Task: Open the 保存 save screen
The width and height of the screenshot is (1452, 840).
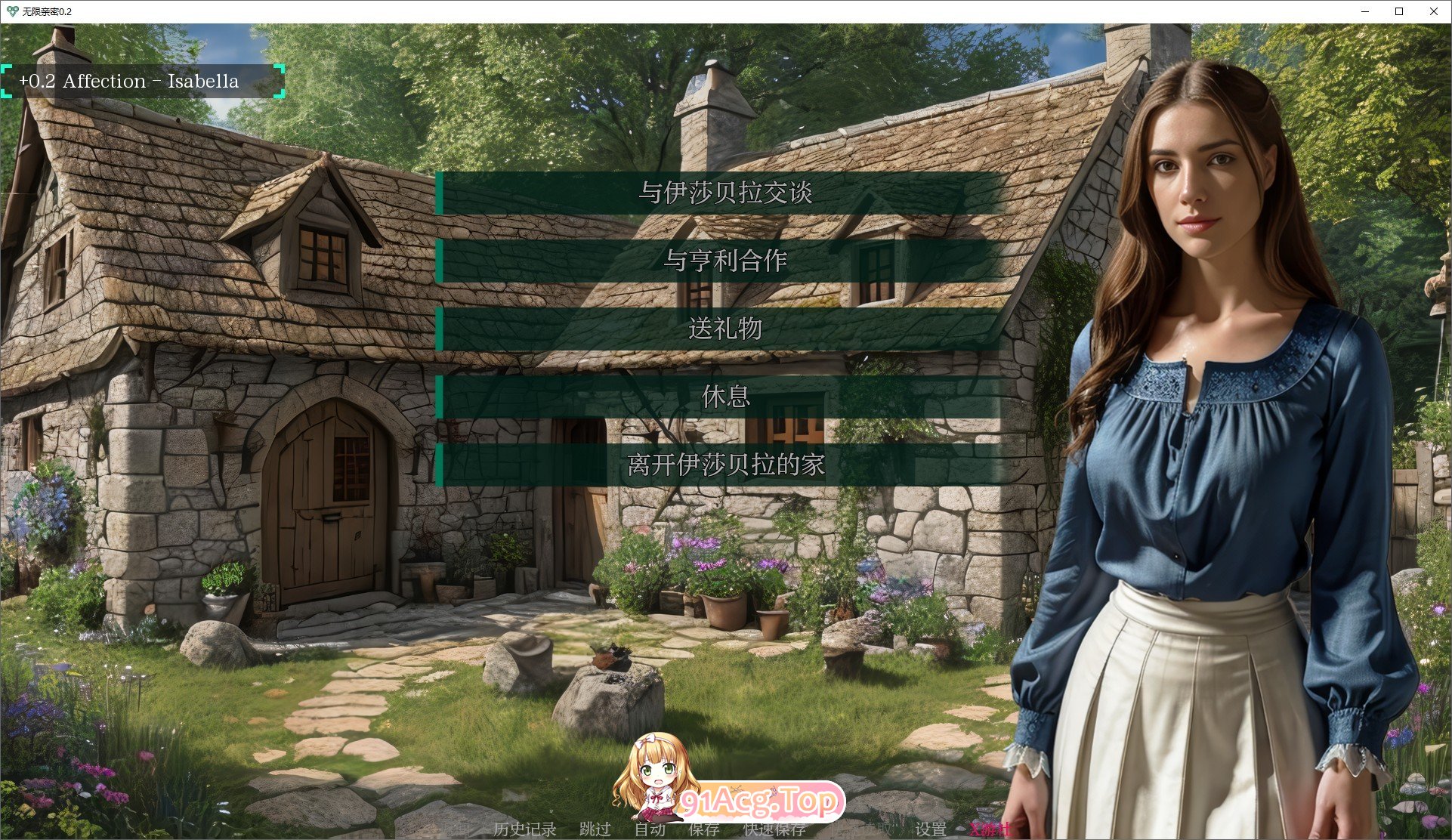Action: point(703,829)
